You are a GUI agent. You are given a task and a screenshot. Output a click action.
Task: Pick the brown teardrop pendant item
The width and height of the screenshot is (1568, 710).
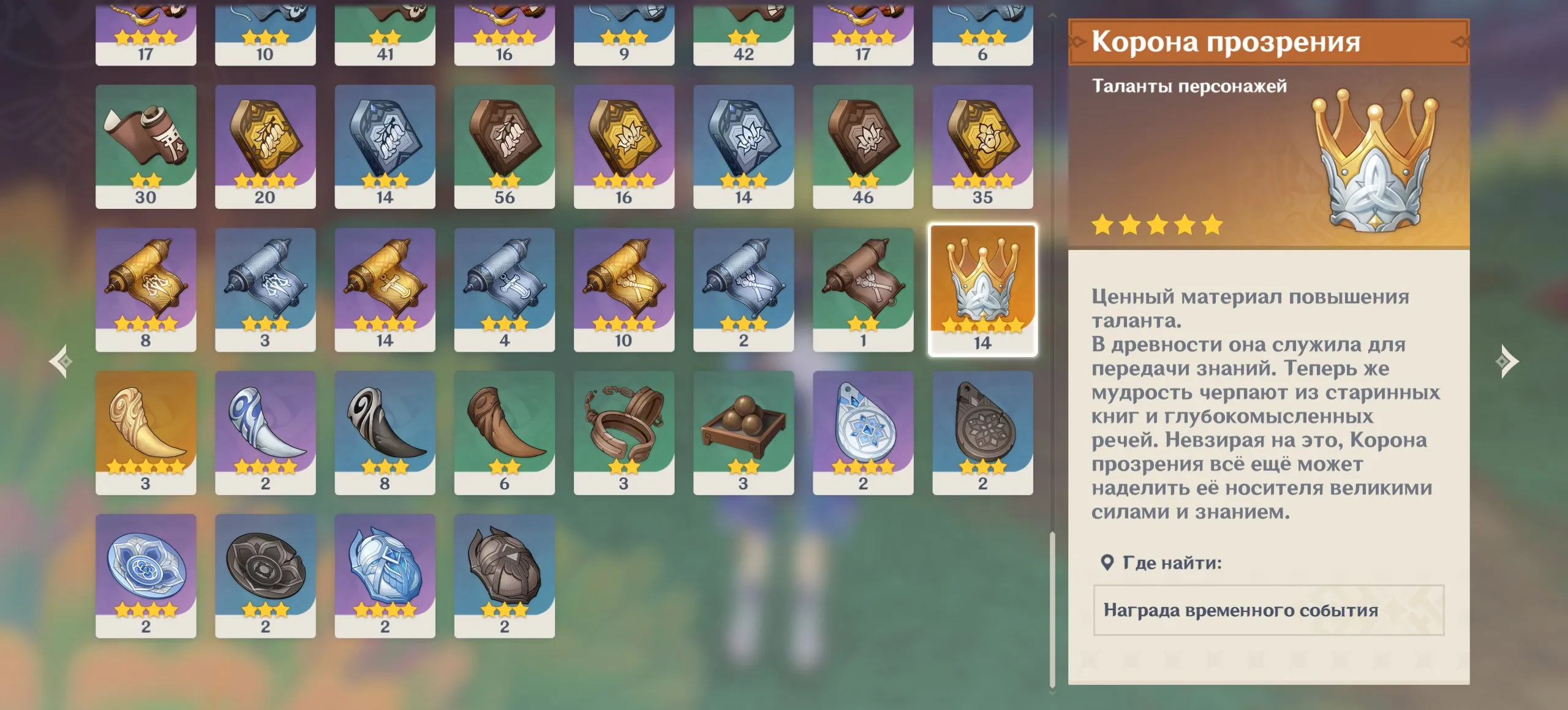pos(982,432)
